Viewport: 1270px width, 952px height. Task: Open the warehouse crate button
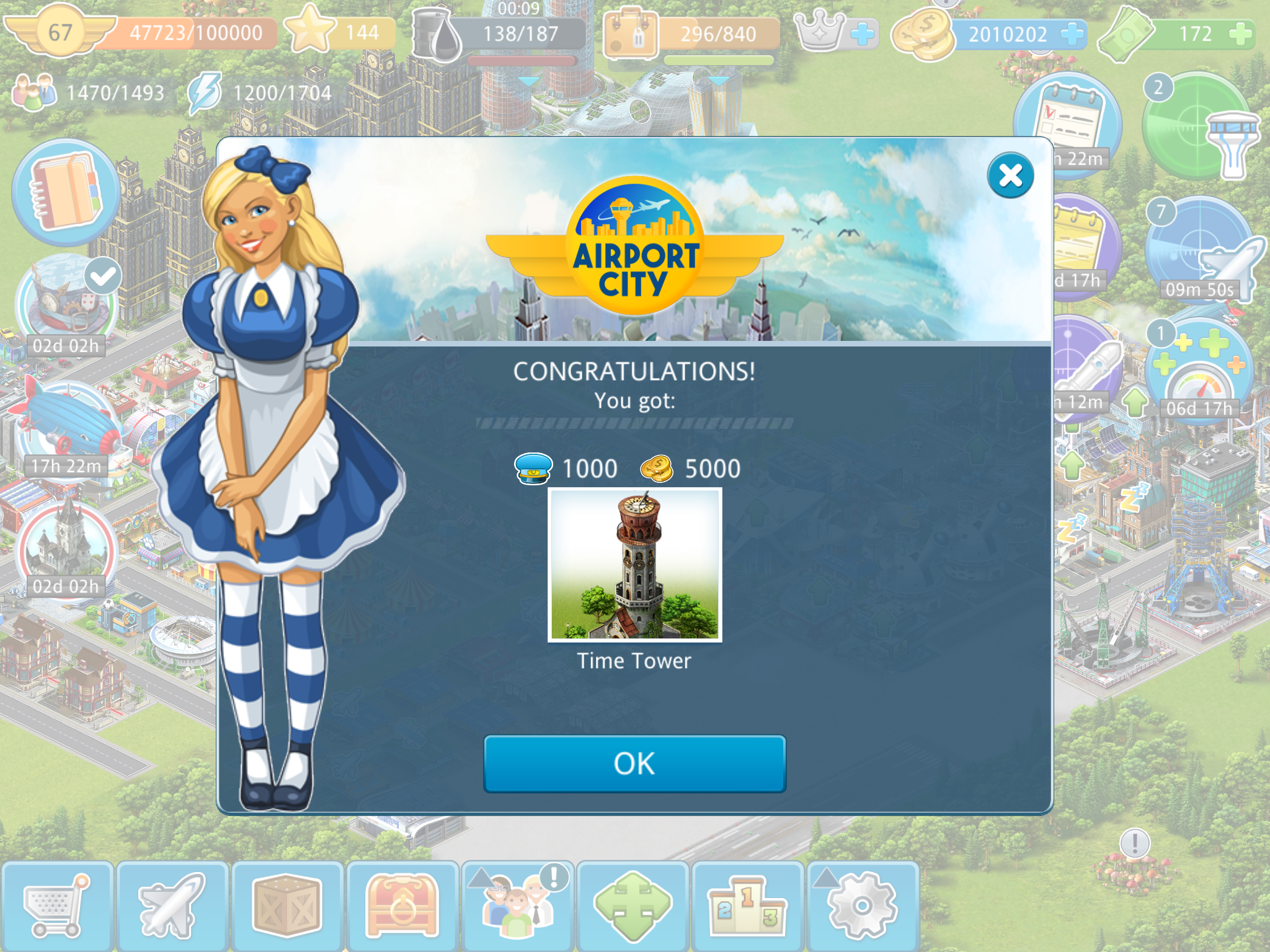286,906
